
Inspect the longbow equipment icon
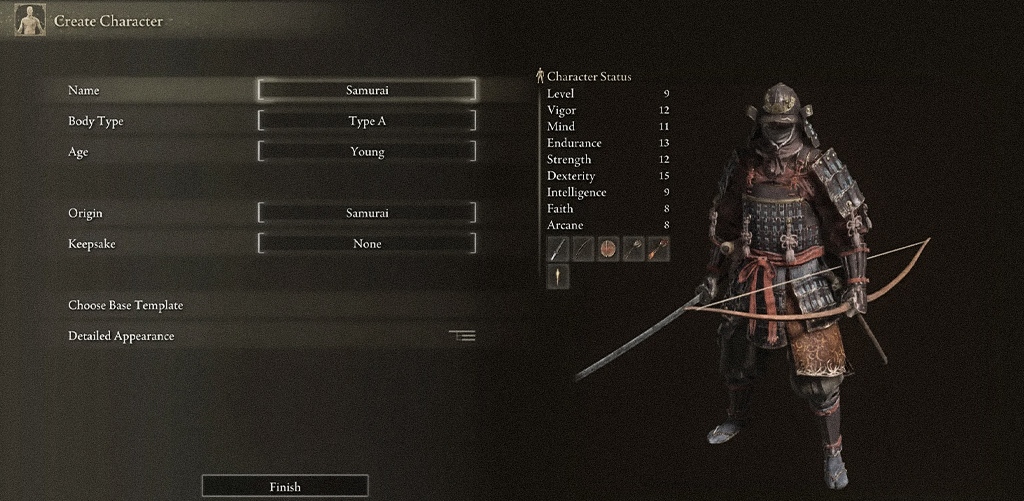click(583, 249)
